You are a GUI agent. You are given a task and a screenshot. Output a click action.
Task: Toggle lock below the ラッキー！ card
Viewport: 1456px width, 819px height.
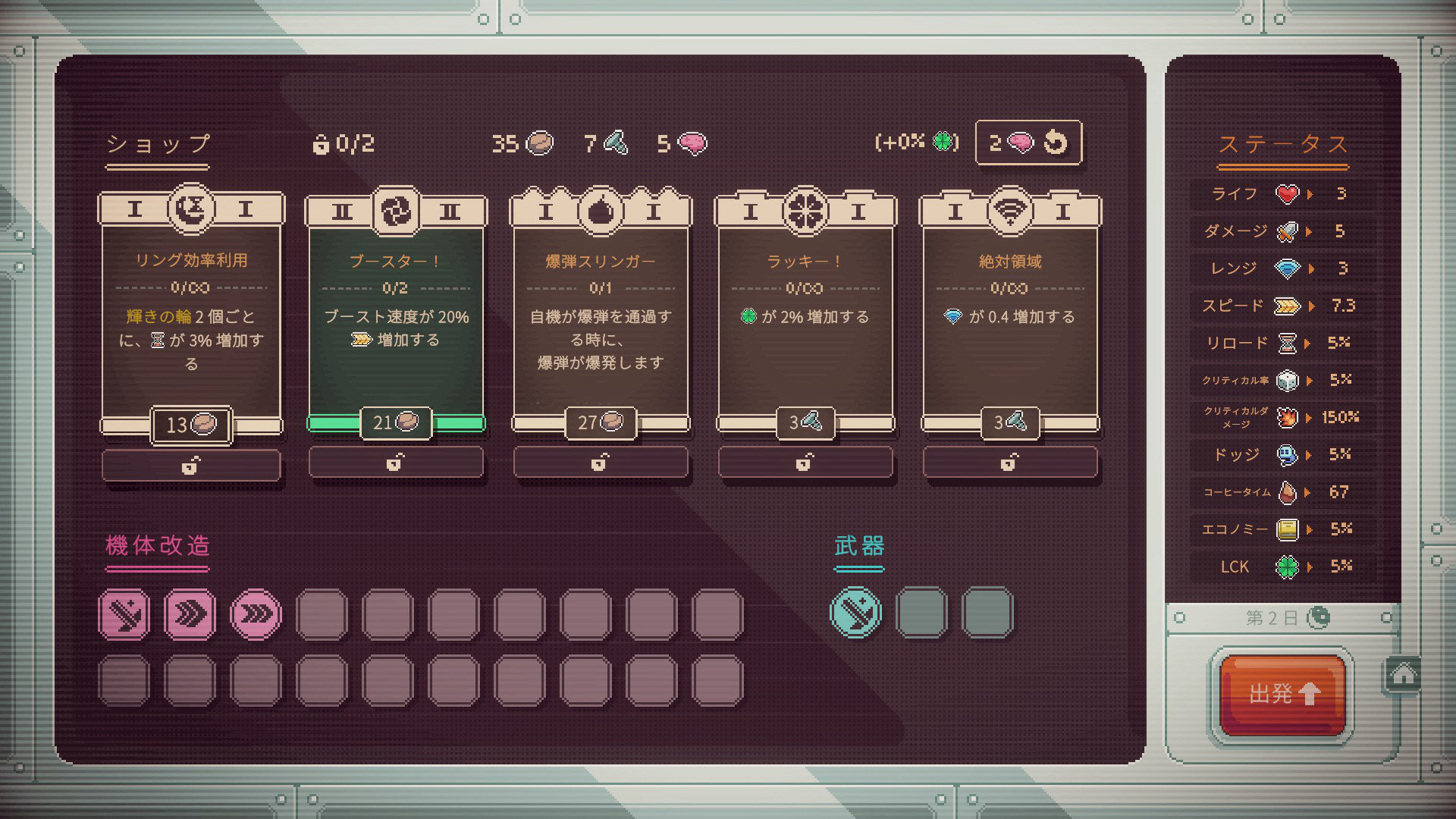[x=805, y=462]
